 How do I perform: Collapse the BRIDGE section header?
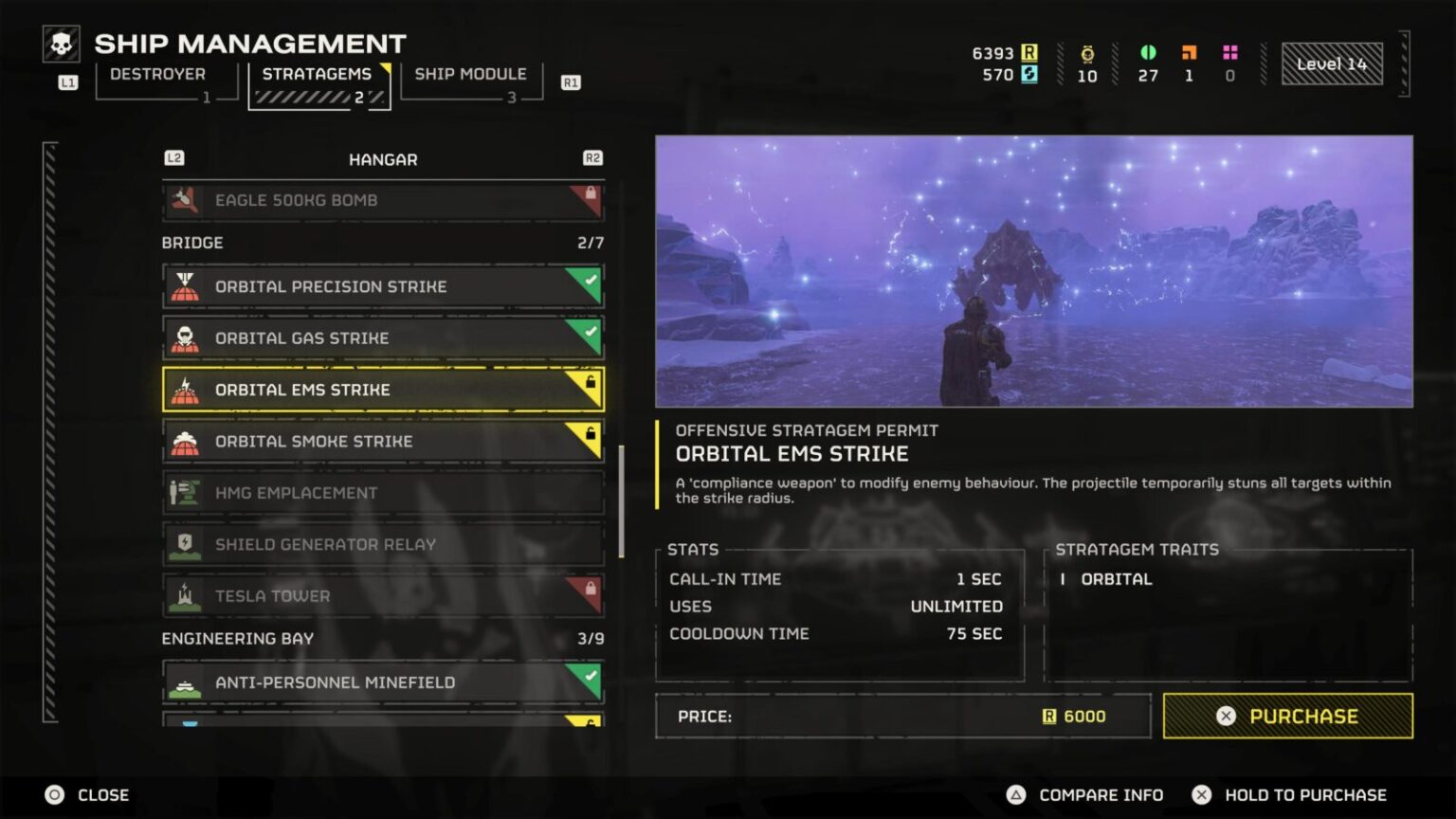click(x=192, y=243)
